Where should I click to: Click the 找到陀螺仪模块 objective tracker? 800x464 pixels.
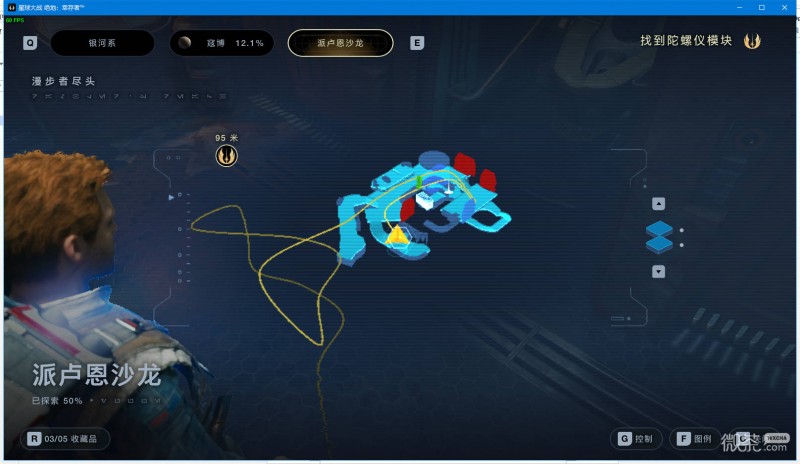[700, 41]
